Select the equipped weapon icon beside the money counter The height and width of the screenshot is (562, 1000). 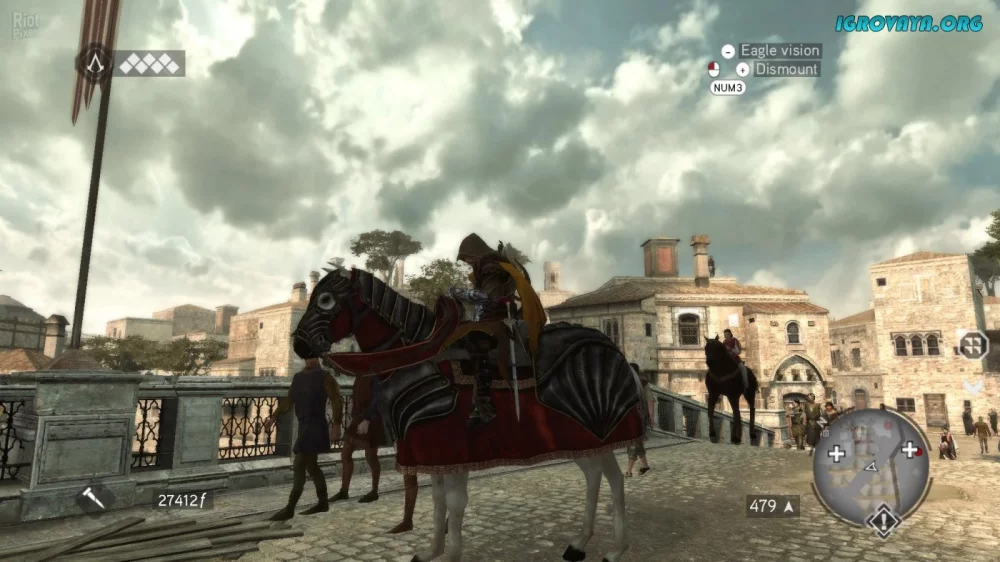pyautogui.click(x=93, y=498)
